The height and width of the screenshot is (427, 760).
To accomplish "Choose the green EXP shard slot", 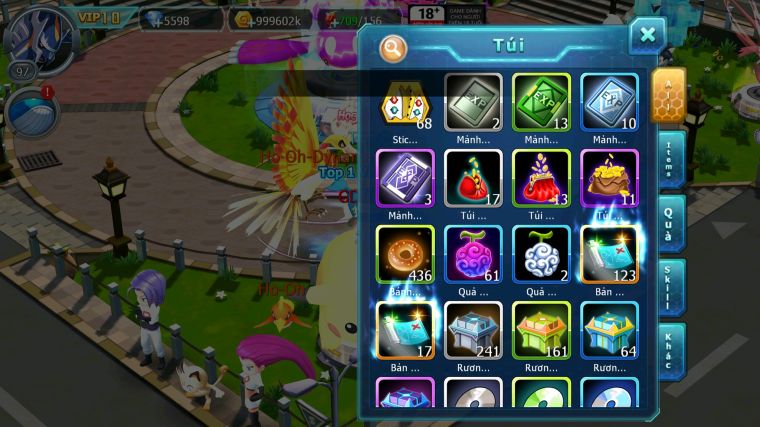I will click(541, 101).
